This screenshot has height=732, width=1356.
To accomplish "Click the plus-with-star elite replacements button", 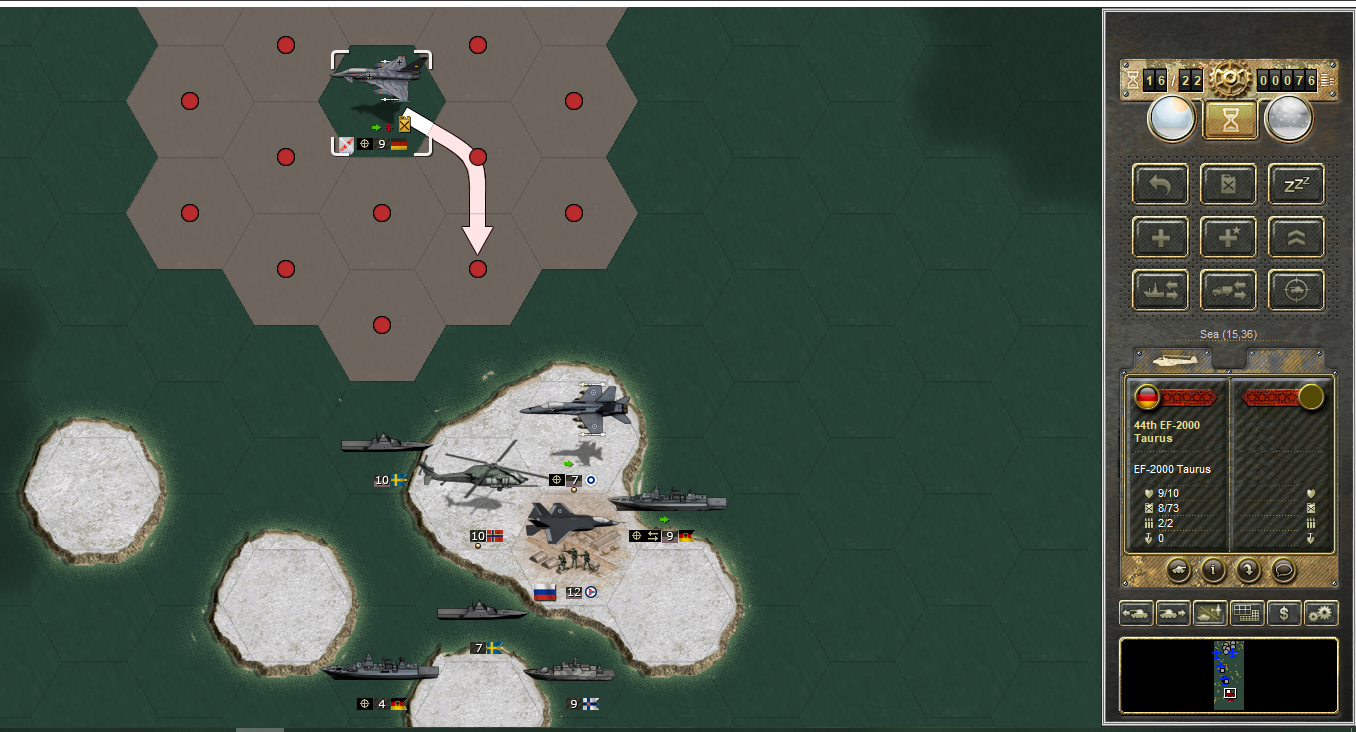I will click(x=1228, y=237).
